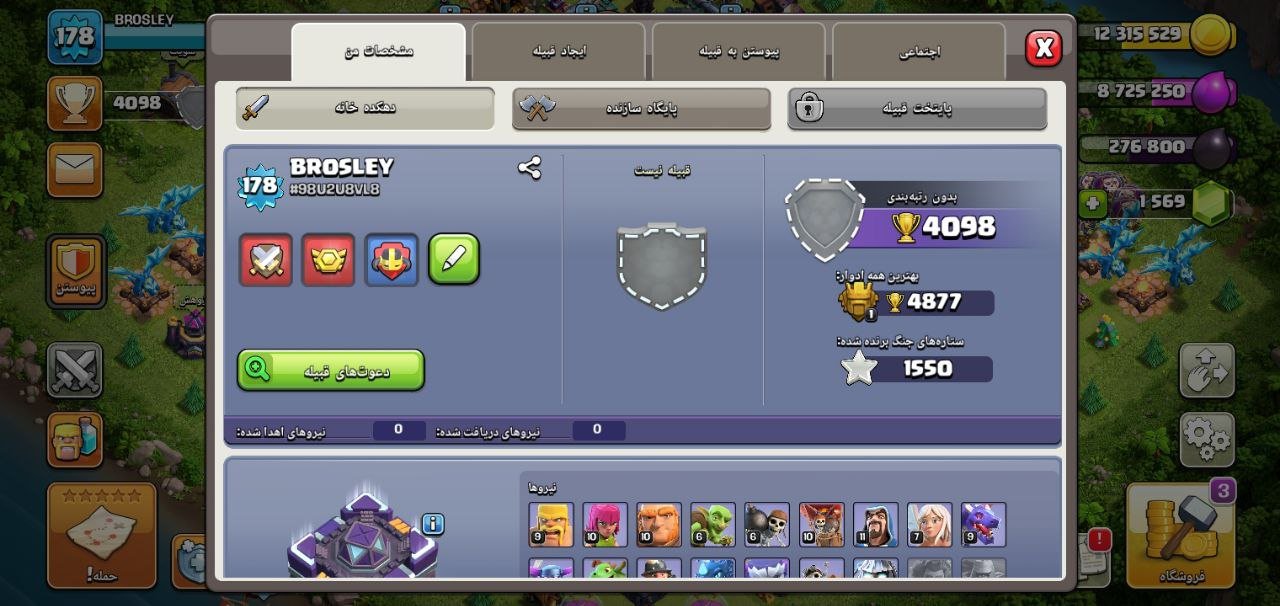The width and height of the screenshot is (1280, 606).
Task: Close the profile window with red X
Action: point(1043,47)
